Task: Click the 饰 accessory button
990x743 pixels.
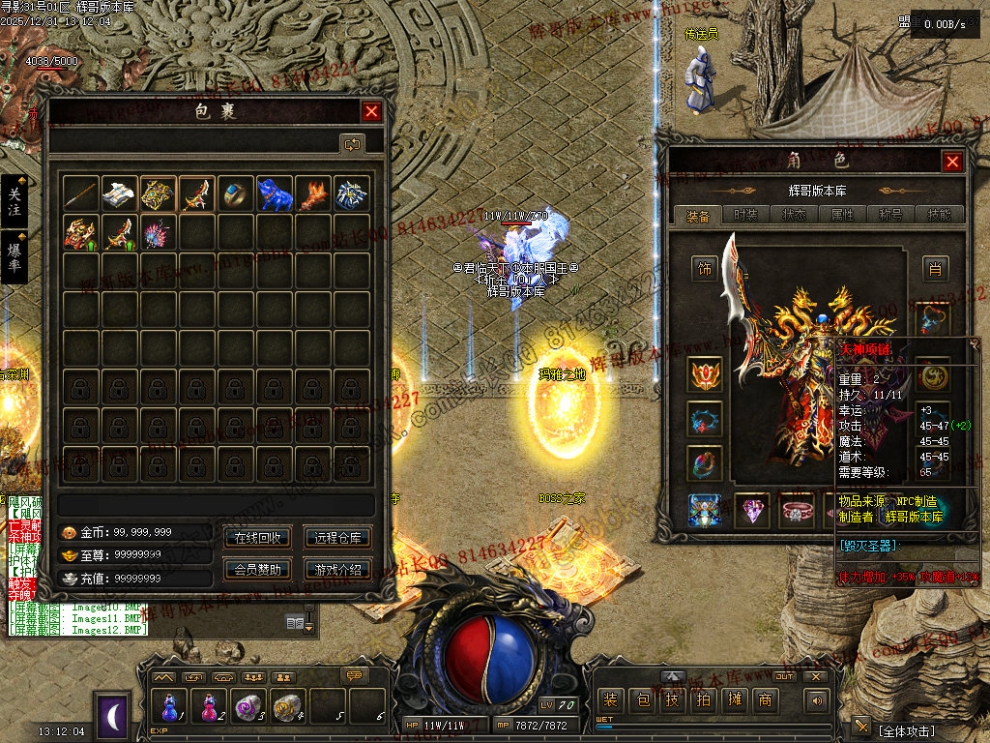Action: (705, 268)
